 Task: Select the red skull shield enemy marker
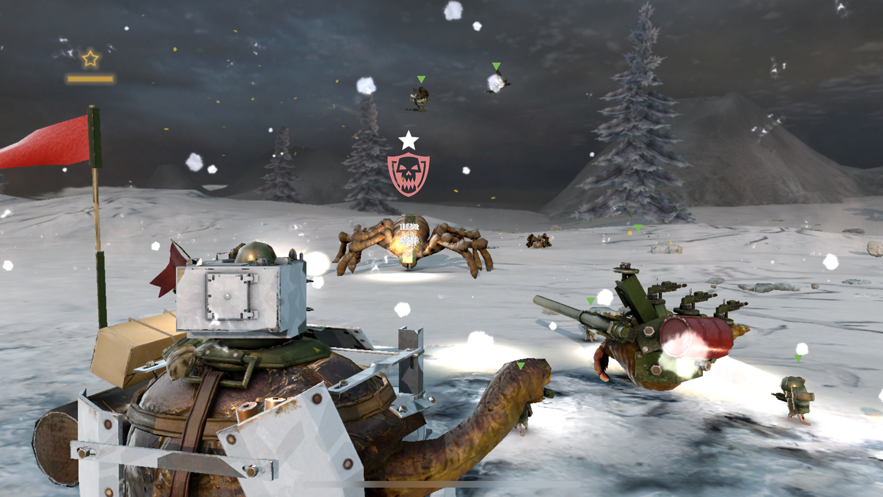tap(408, 174)
